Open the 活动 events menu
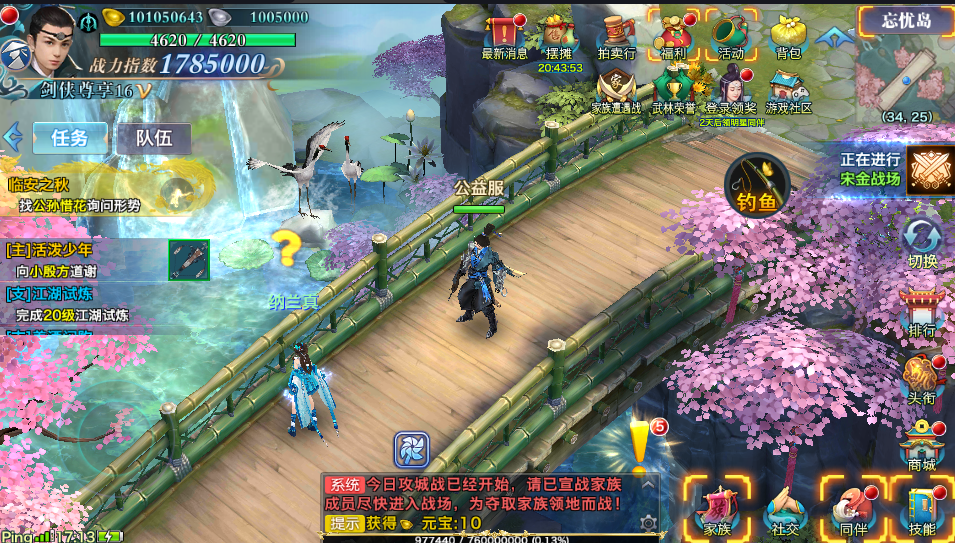This screenshot has height=543, width=955. 731,36
